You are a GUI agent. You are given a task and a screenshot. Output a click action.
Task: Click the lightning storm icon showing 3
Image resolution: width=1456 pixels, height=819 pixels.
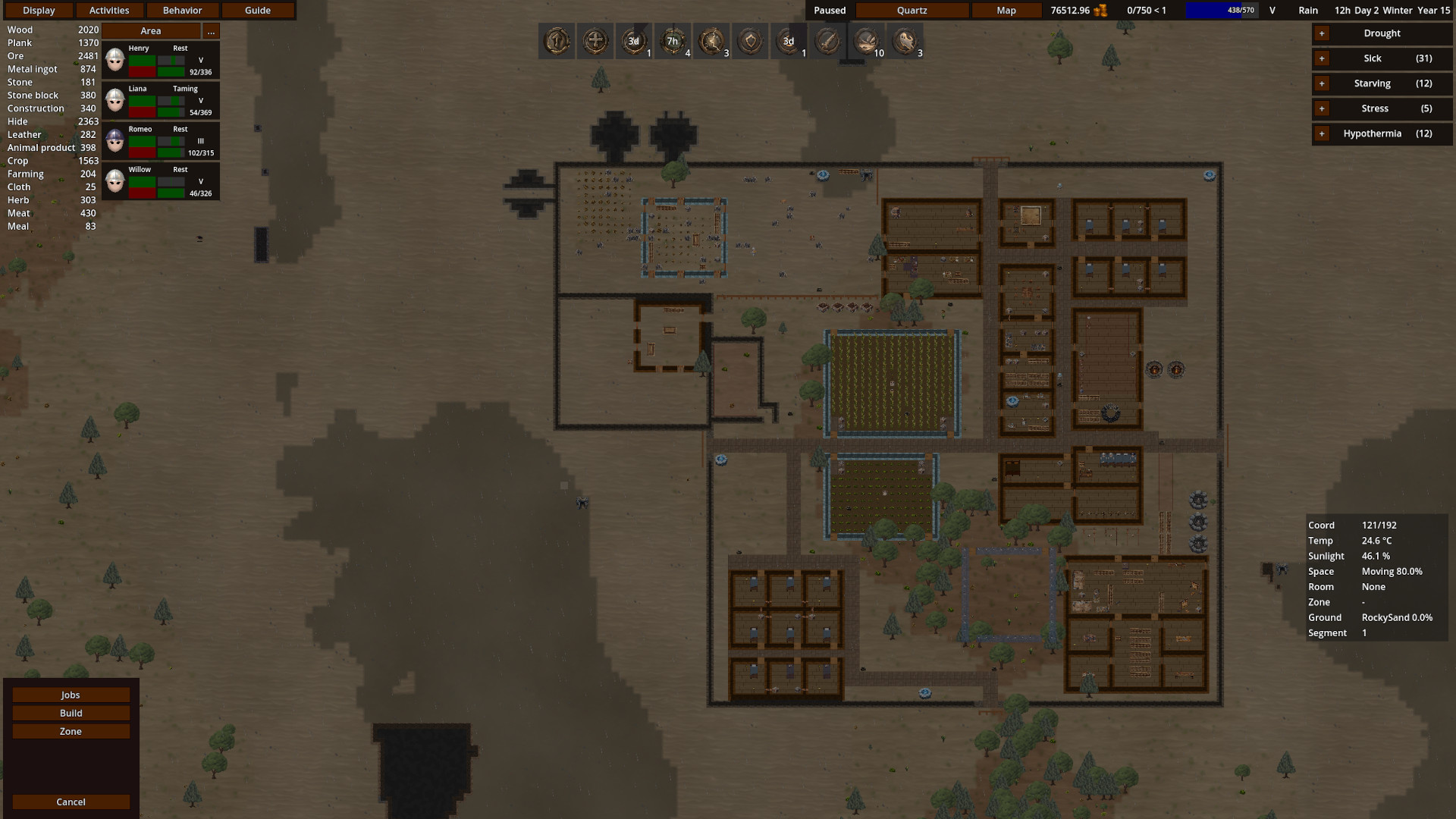[x=712, y=41]
